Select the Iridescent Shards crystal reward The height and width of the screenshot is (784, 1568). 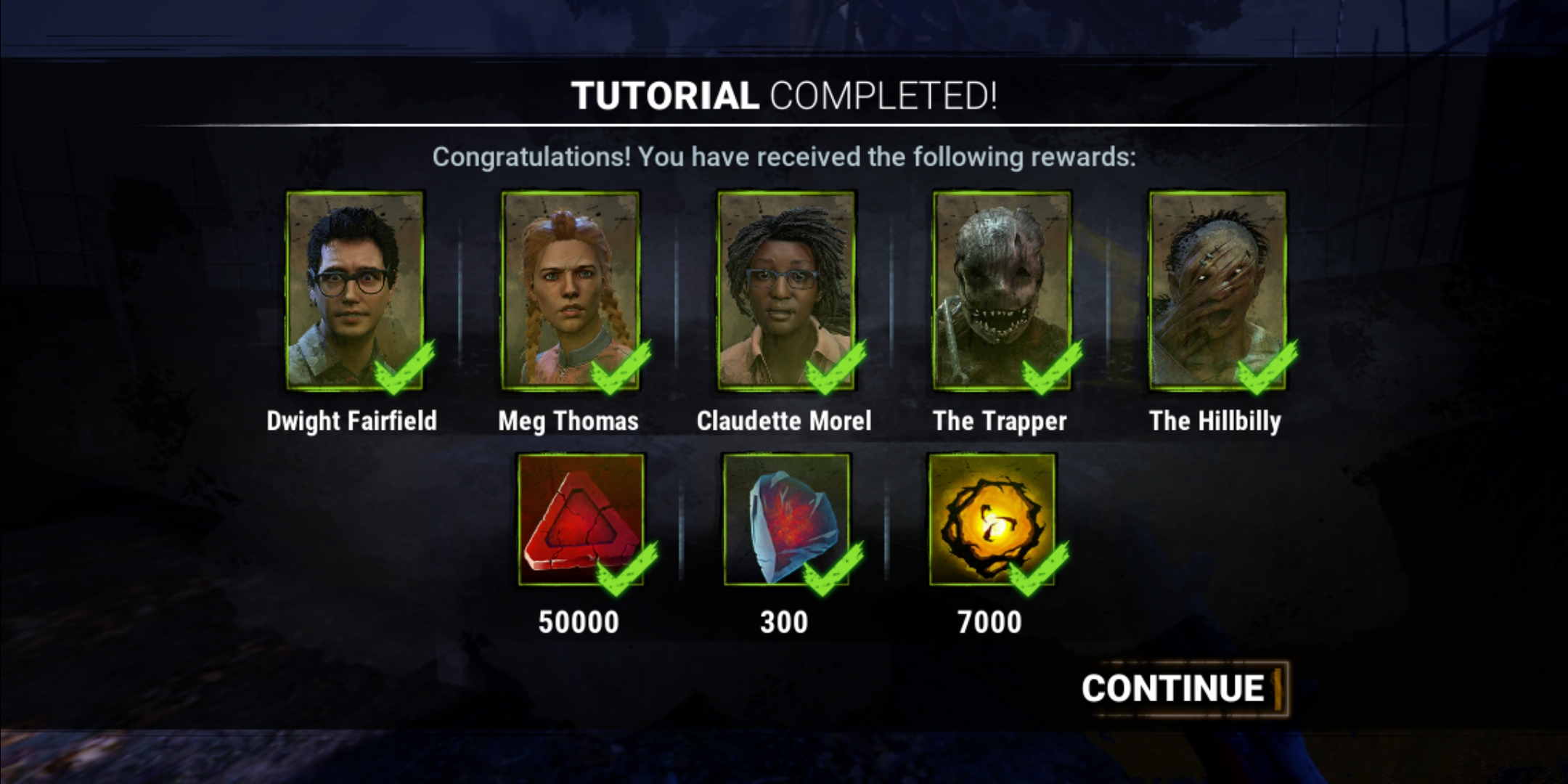click(x=787, y=519)
